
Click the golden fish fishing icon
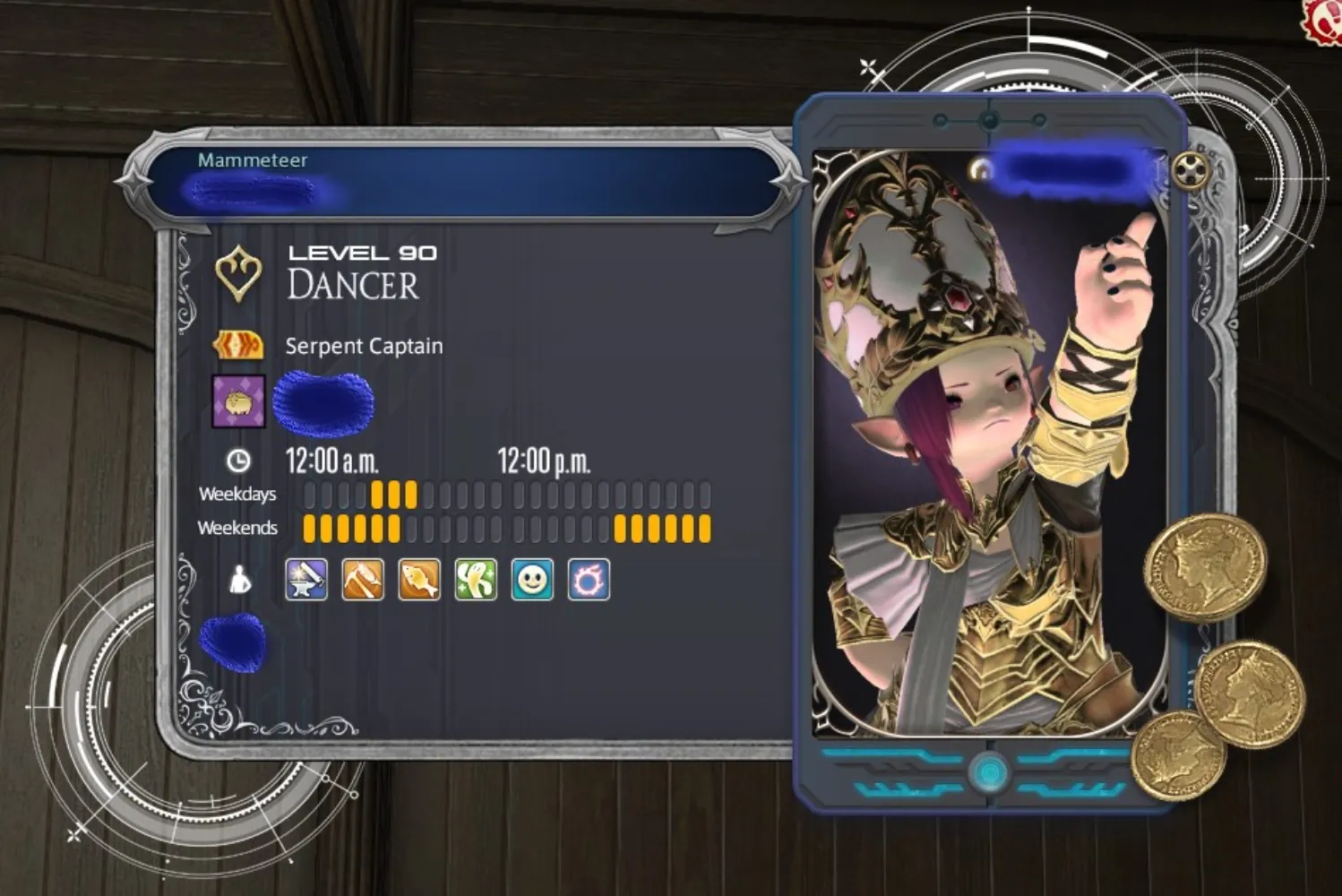click(419, 580)
